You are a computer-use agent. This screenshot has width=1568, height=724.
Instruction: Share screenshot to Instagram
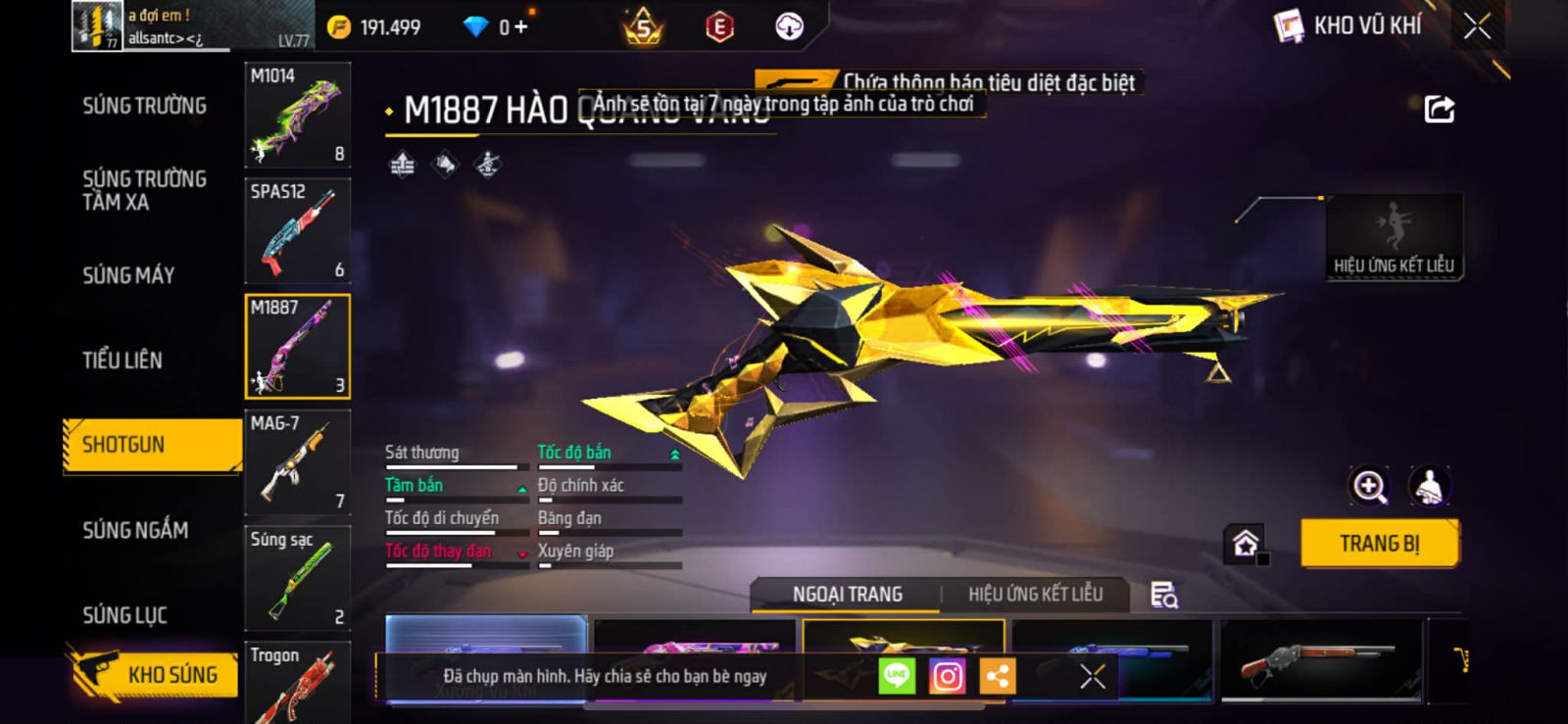[x=947, y=676]
